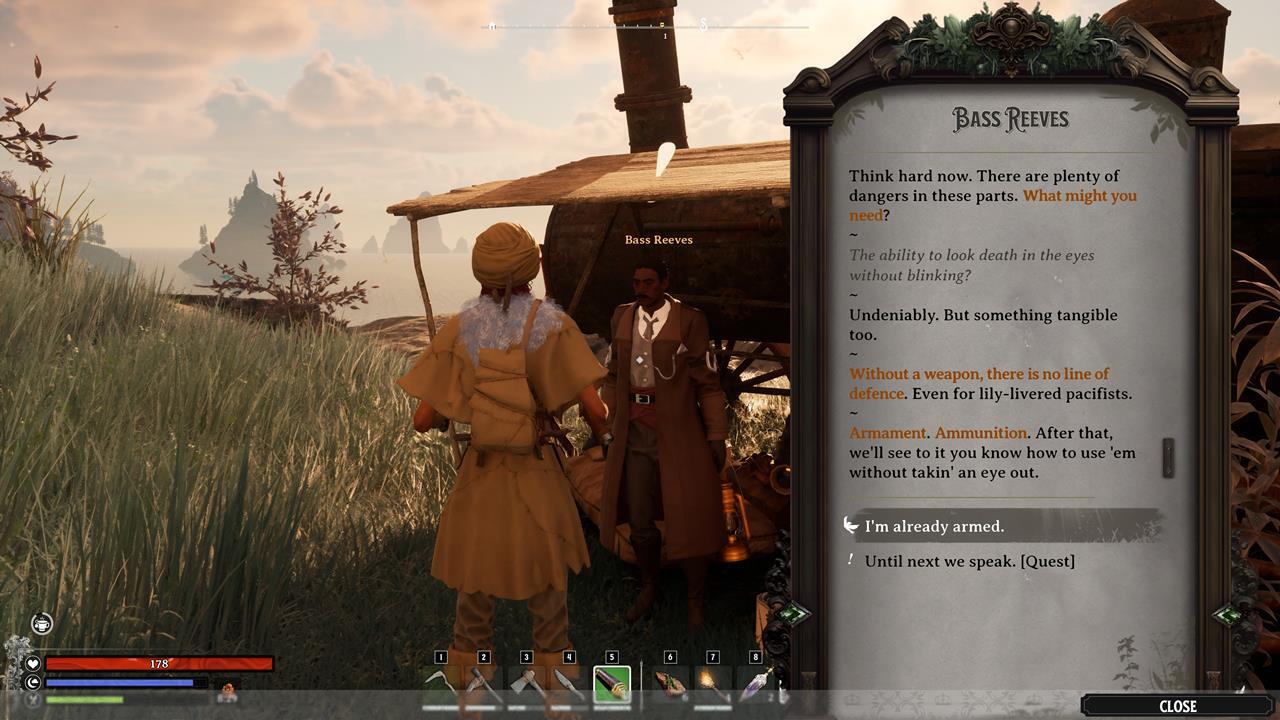Equip the pickaxe in hotbar slot 2
Image resolution: width=1280 pixels, height=720 pixels.
click(484, 685)
